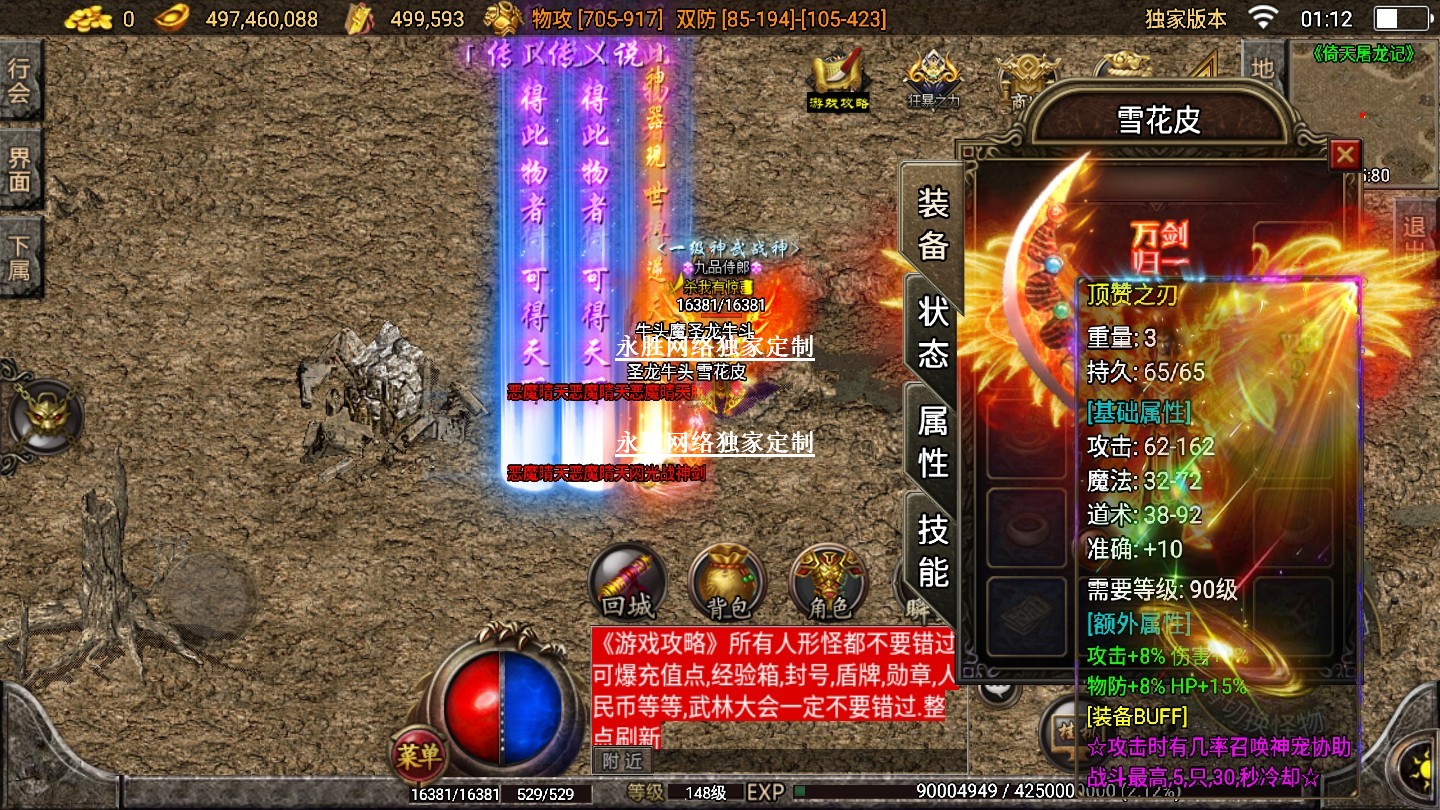Tap the red 菜单 menu button
1440x810 pixels.
[418, 754]
